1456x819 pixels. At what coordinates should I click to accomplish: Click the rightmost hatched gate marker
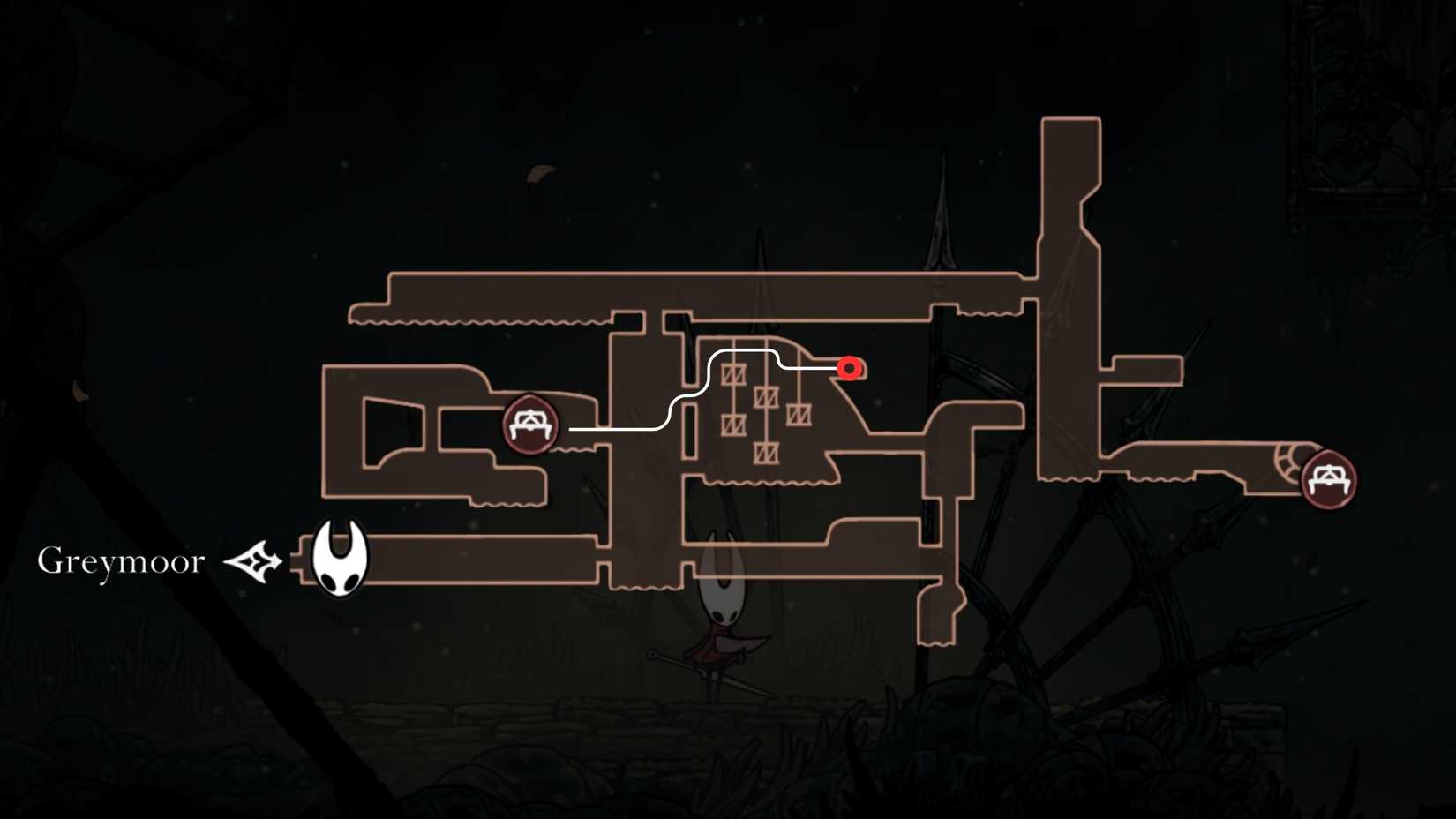[x=799, y=416]
